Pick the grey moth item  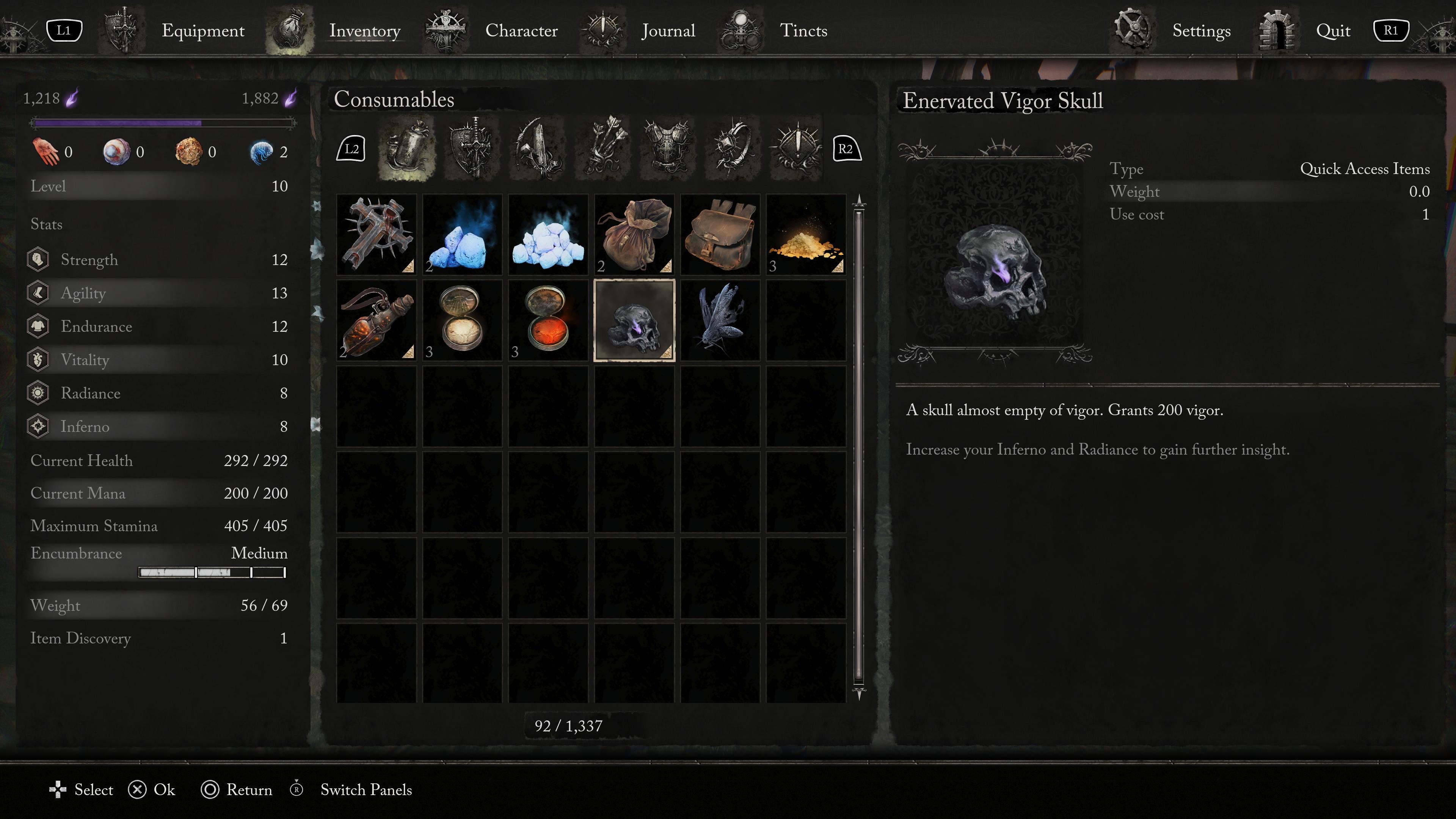tap(720, 320)
